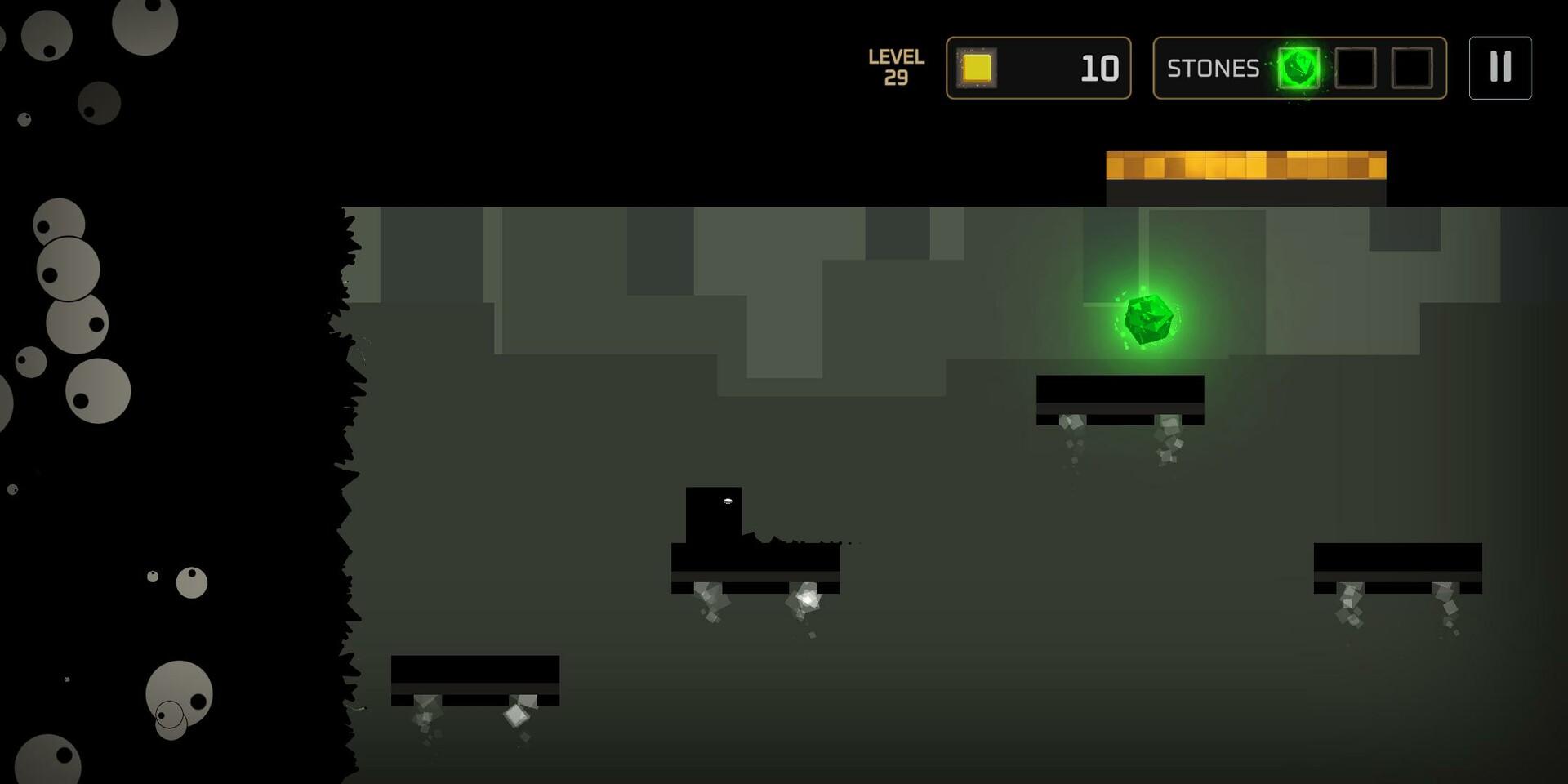This screenshot has width=1568, height=784.
Task: Click the coin count showing 10
Action: 1098,67
